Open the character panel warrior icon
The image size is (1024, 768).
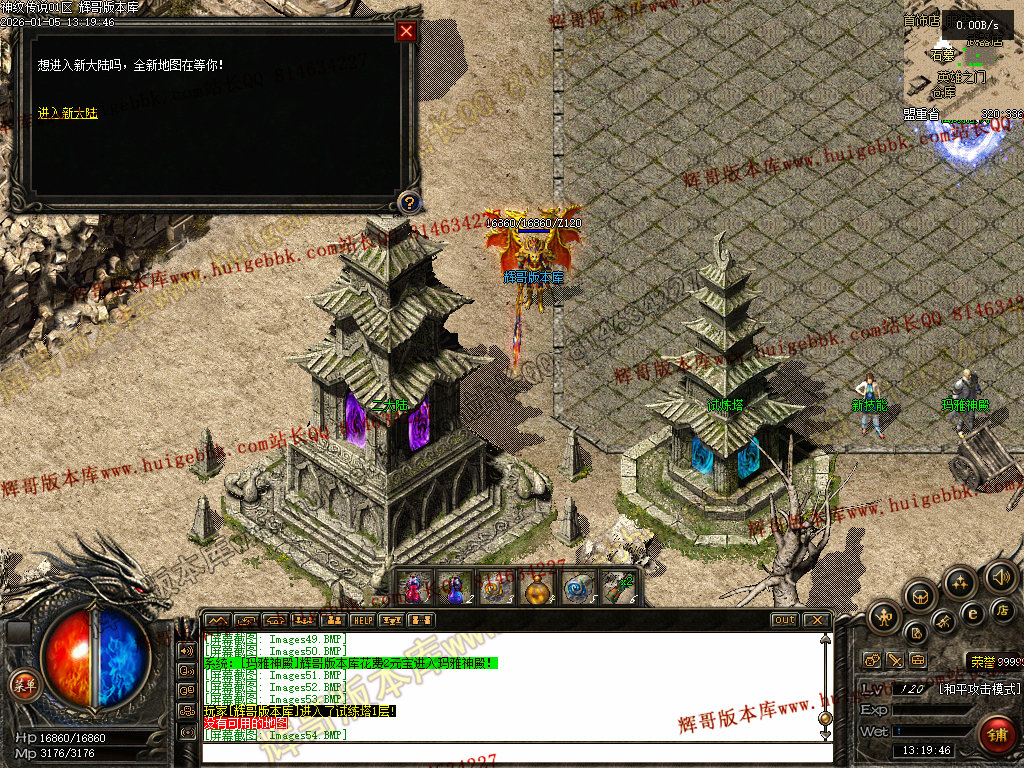pyautogui.click(x=884, y=617)
